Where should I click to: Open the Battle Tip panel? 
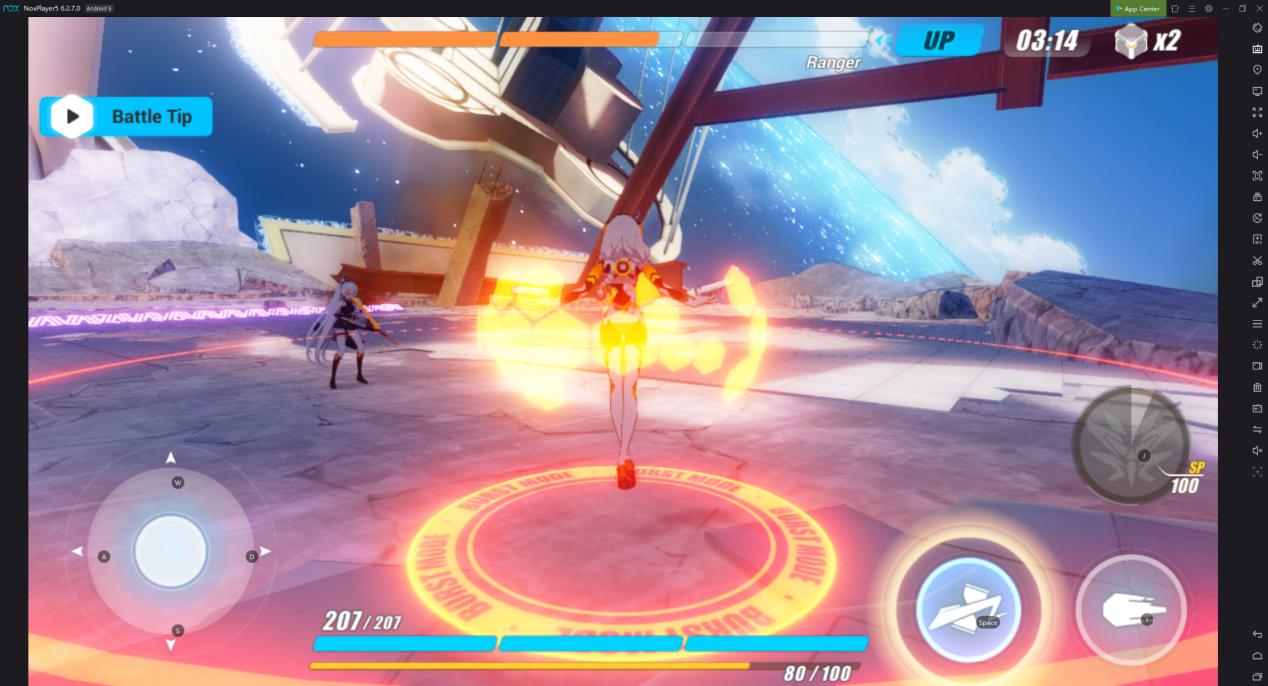126,117
